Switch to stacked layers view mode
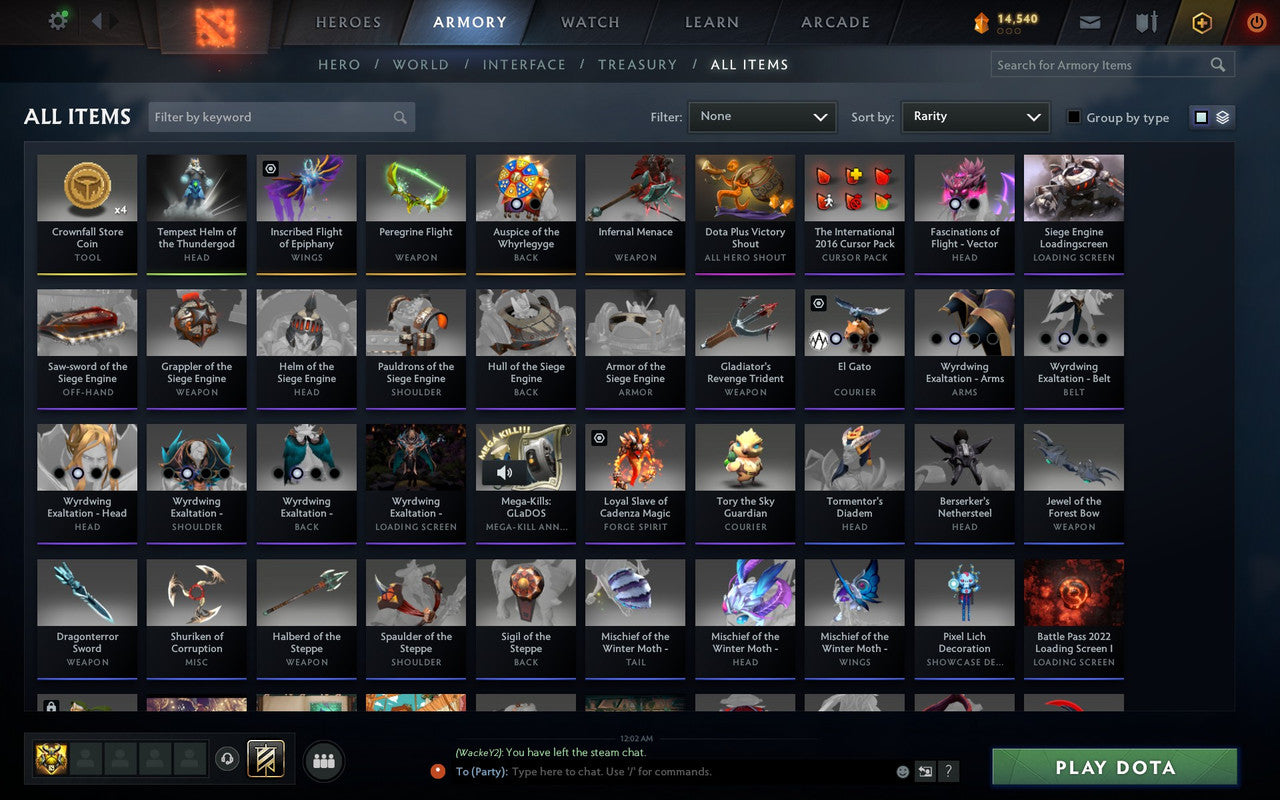 click(x=1221, y=116)
